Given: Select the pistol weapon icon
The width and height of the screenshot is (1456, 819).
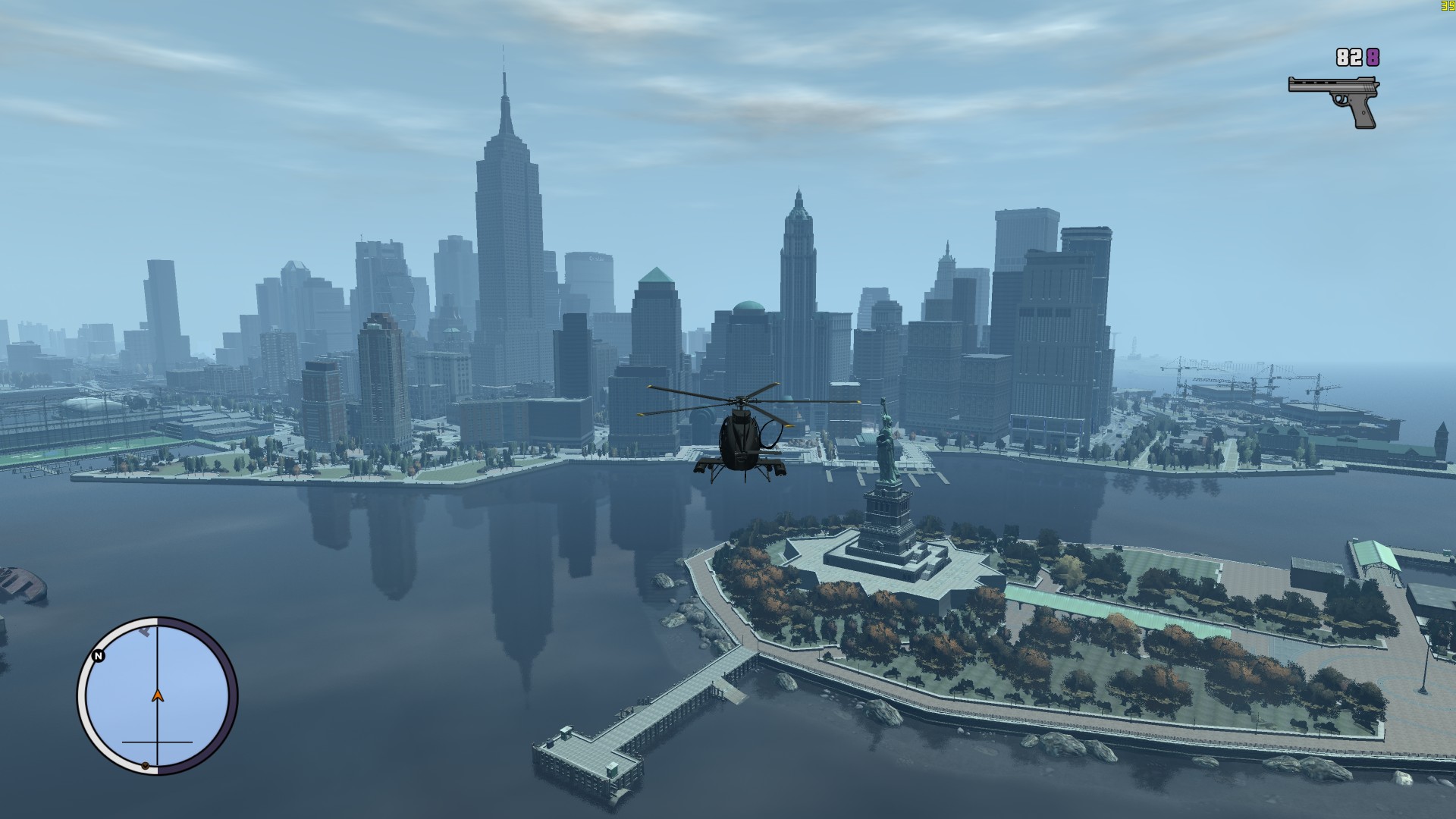Looking at the screenshot, I should tap(1334, 99).
